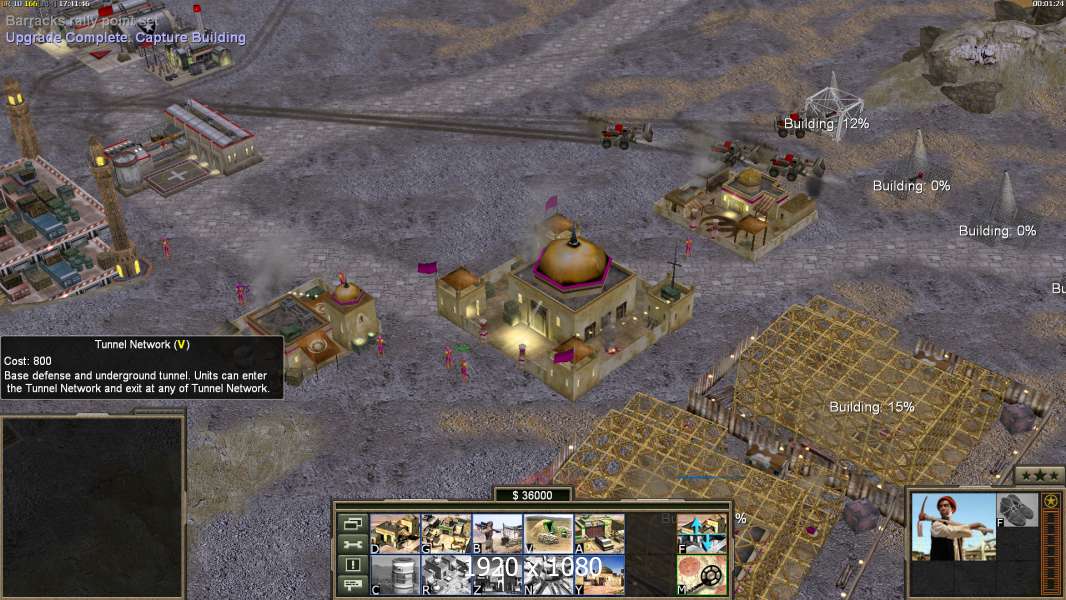Select the build icon with hotkey Y
Viewport: 1066px width, 600px height.
click(600, 574)
